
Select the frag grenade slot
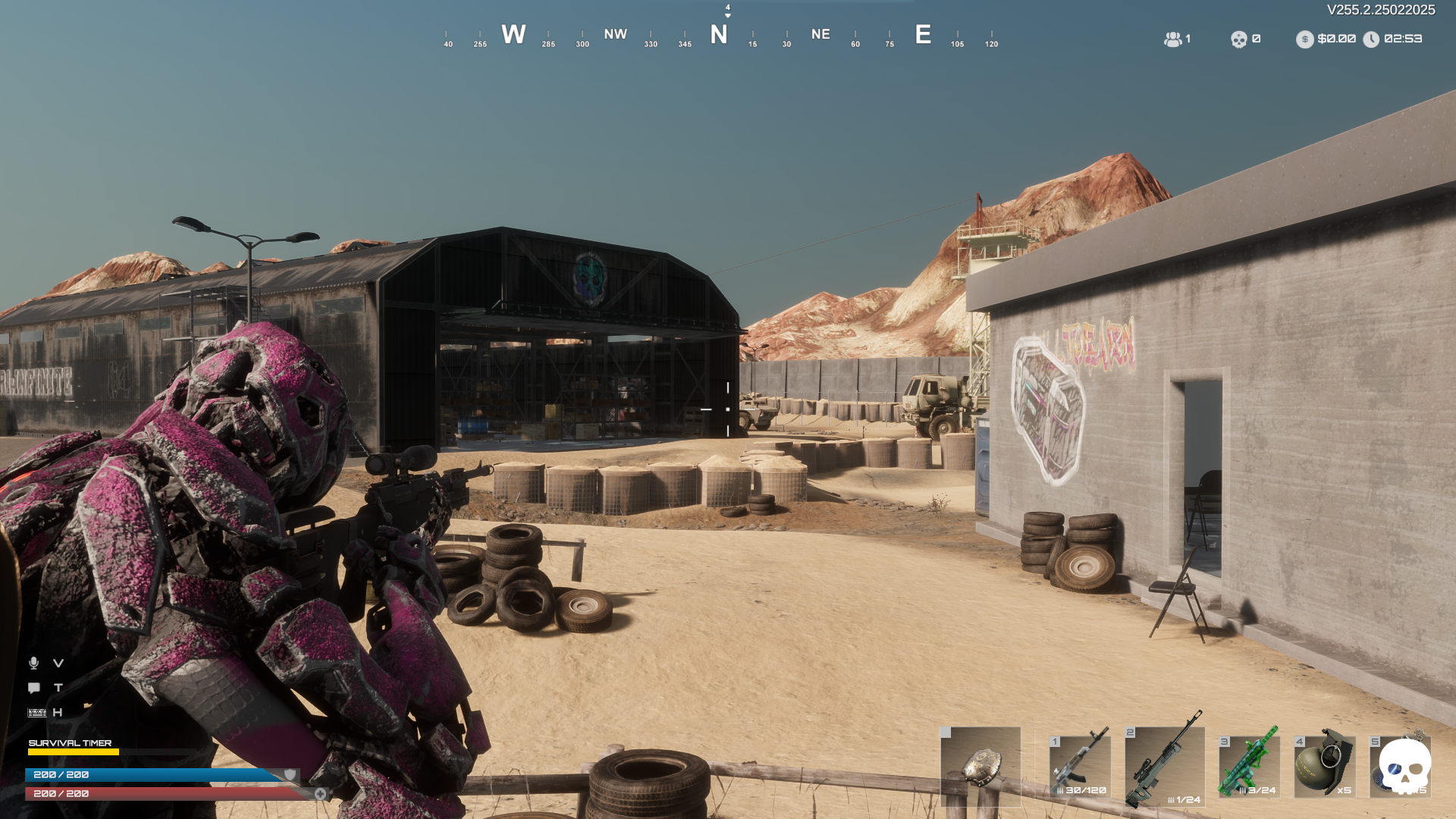(1324, 766)
